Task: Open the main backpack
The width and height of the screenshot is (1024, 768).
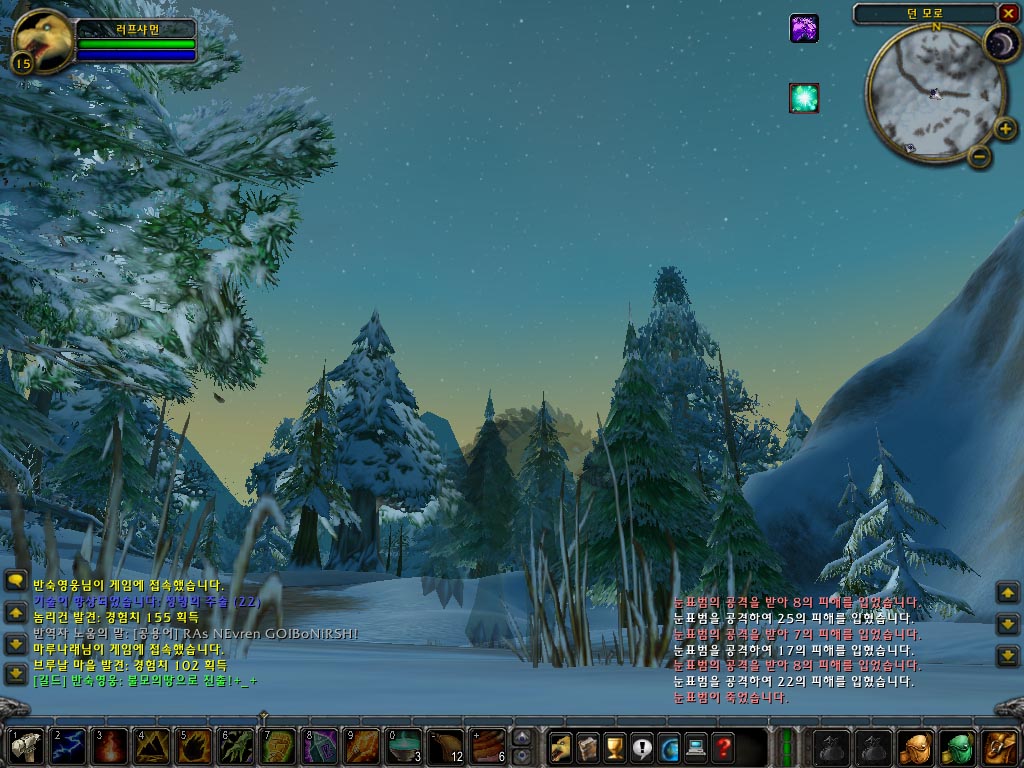Action: (x=1000, y=747)
